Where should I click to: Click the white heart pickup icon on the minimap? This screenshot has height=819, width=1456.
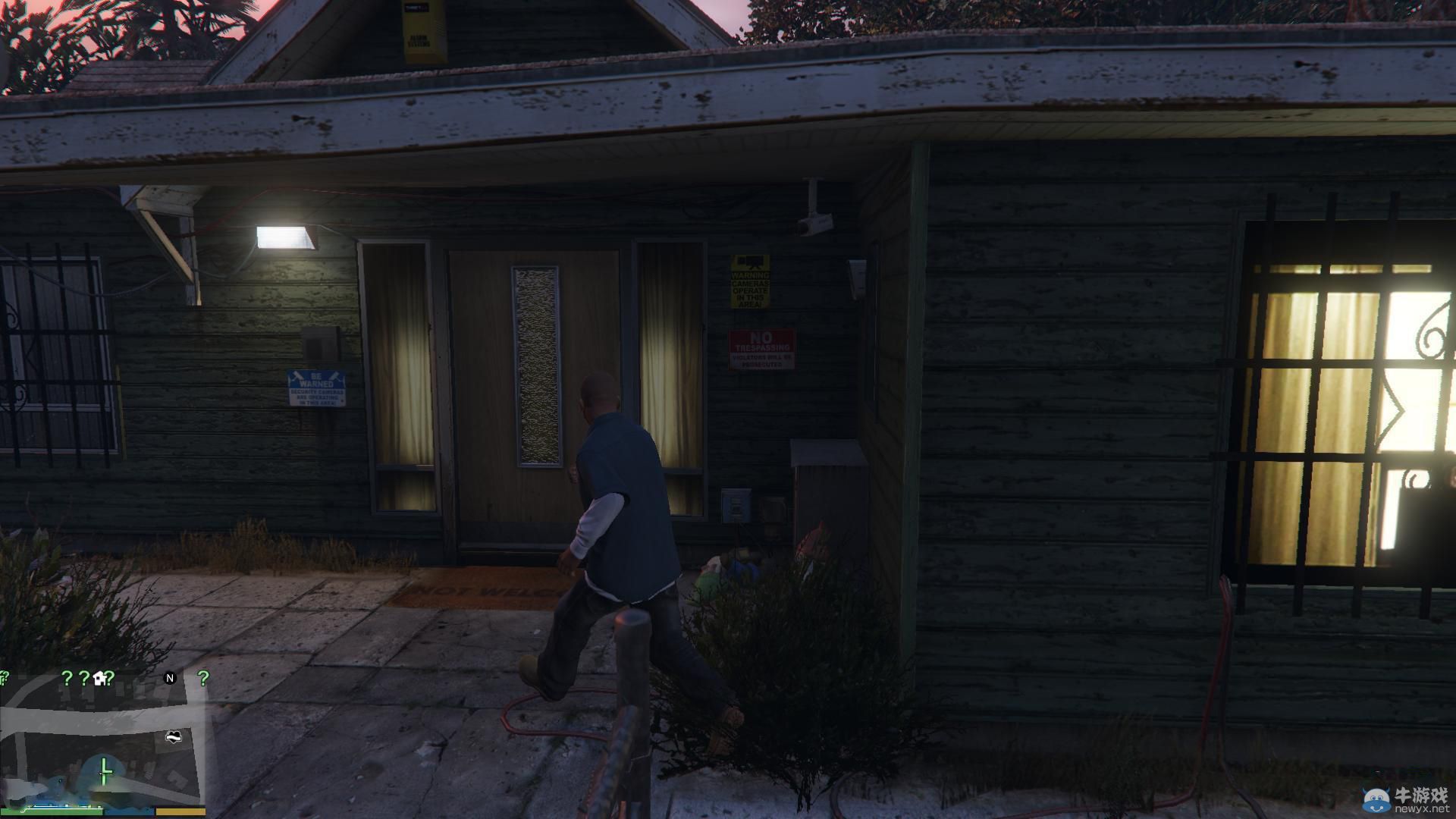[x=174, y=736]
